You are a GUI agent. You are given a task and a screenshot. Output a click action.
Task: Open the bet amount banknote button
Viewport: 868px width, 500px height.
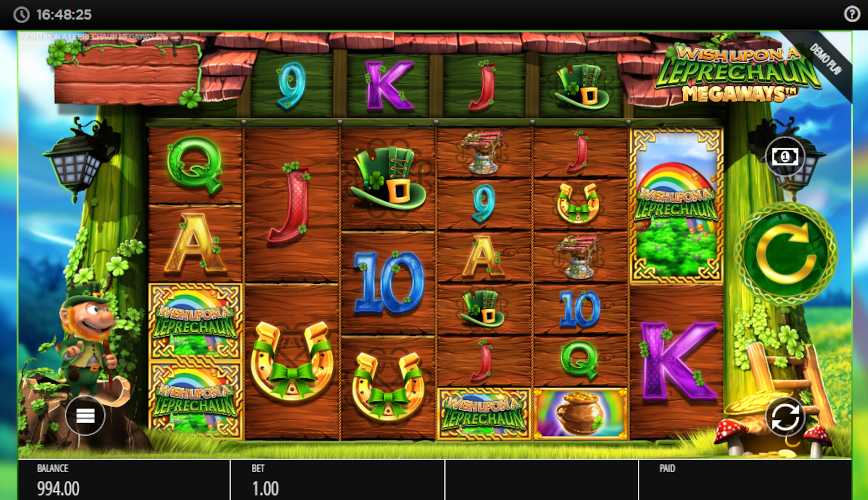pos(784,156)
